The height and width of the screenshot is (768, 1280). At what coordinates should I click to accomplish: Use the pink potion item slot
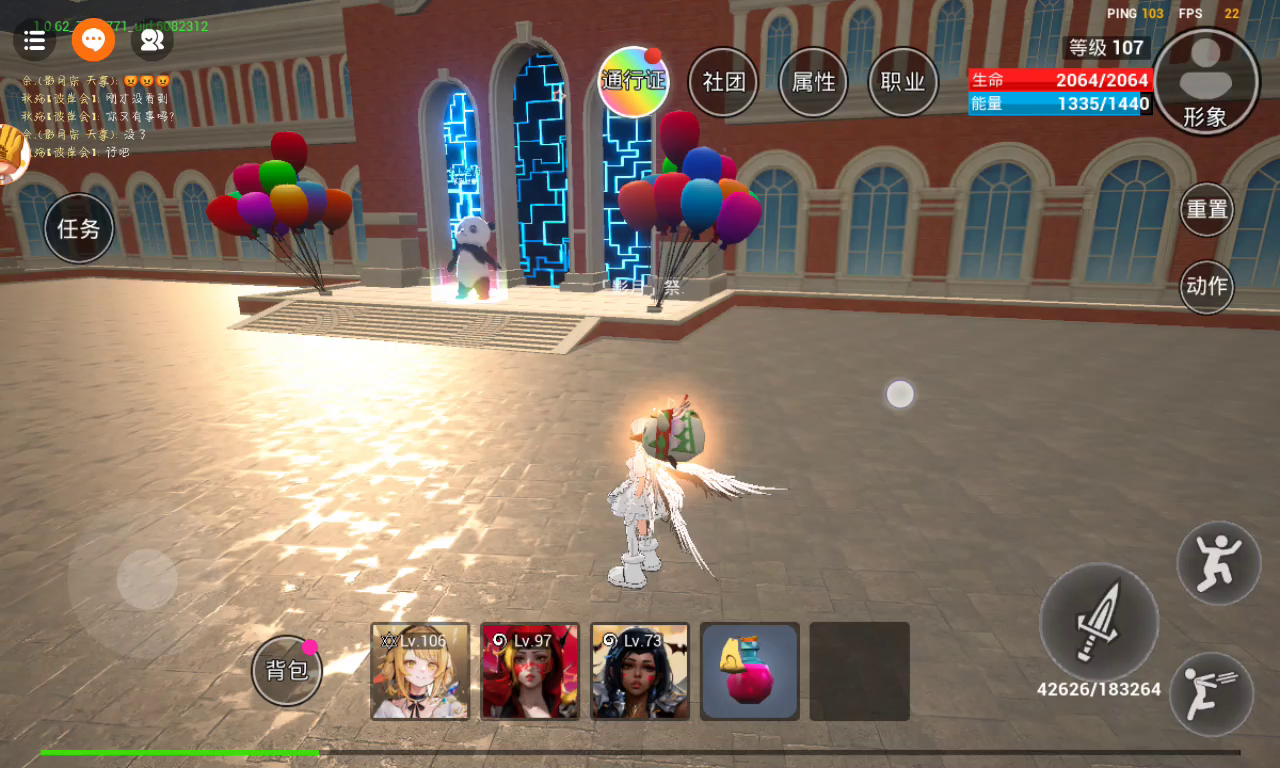[x=750, y=671]
